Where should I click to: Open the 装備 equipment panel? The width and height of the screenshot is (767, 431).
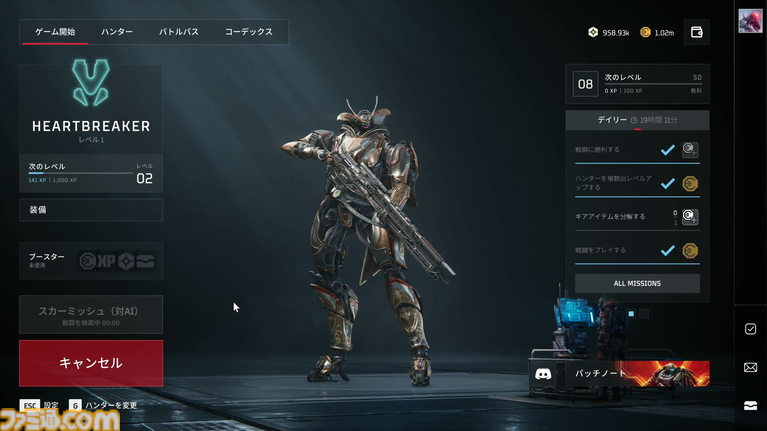pos(91,210)
